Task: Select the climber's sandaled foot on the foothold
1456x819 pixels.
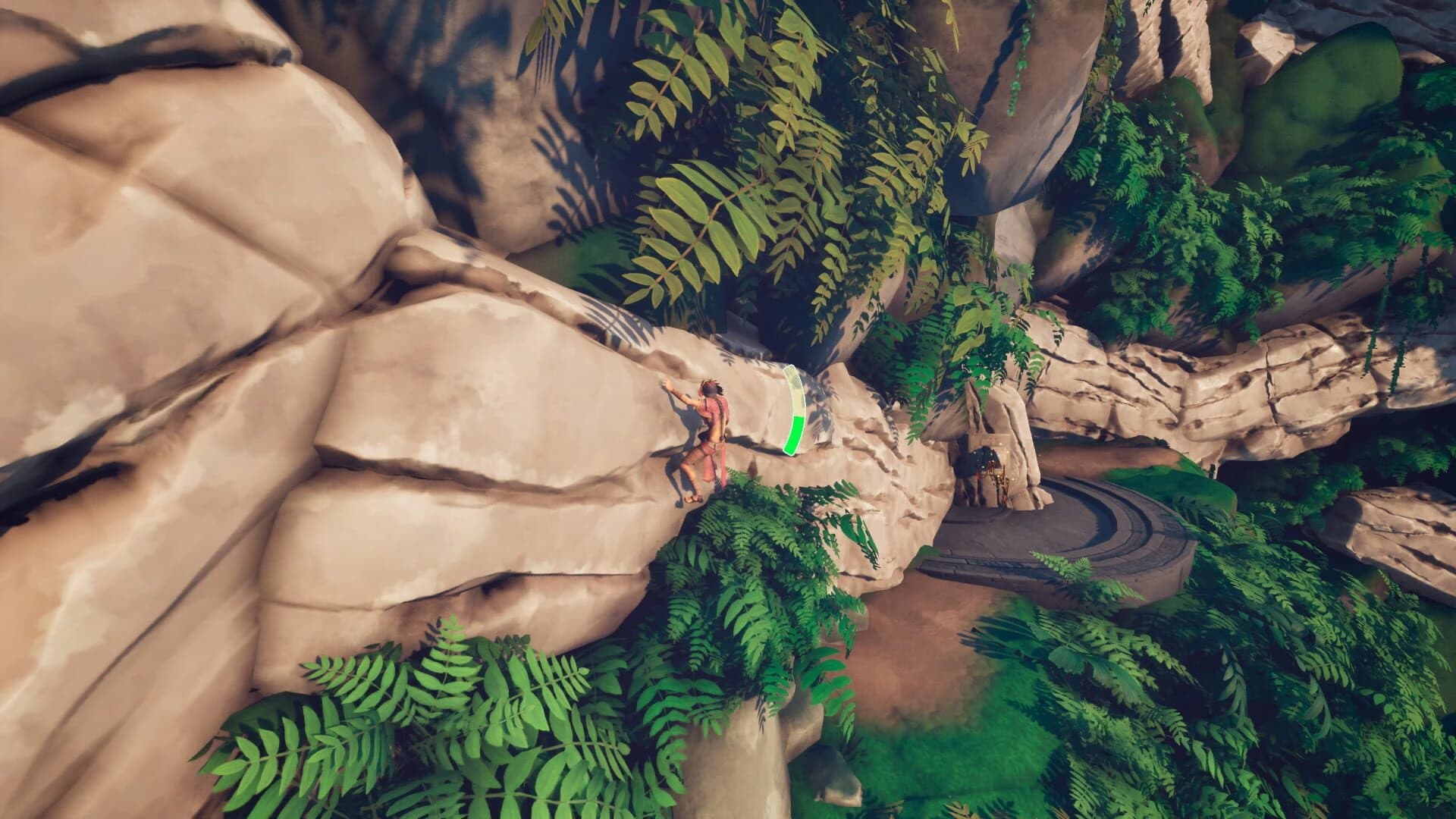Action: (694, 498)
